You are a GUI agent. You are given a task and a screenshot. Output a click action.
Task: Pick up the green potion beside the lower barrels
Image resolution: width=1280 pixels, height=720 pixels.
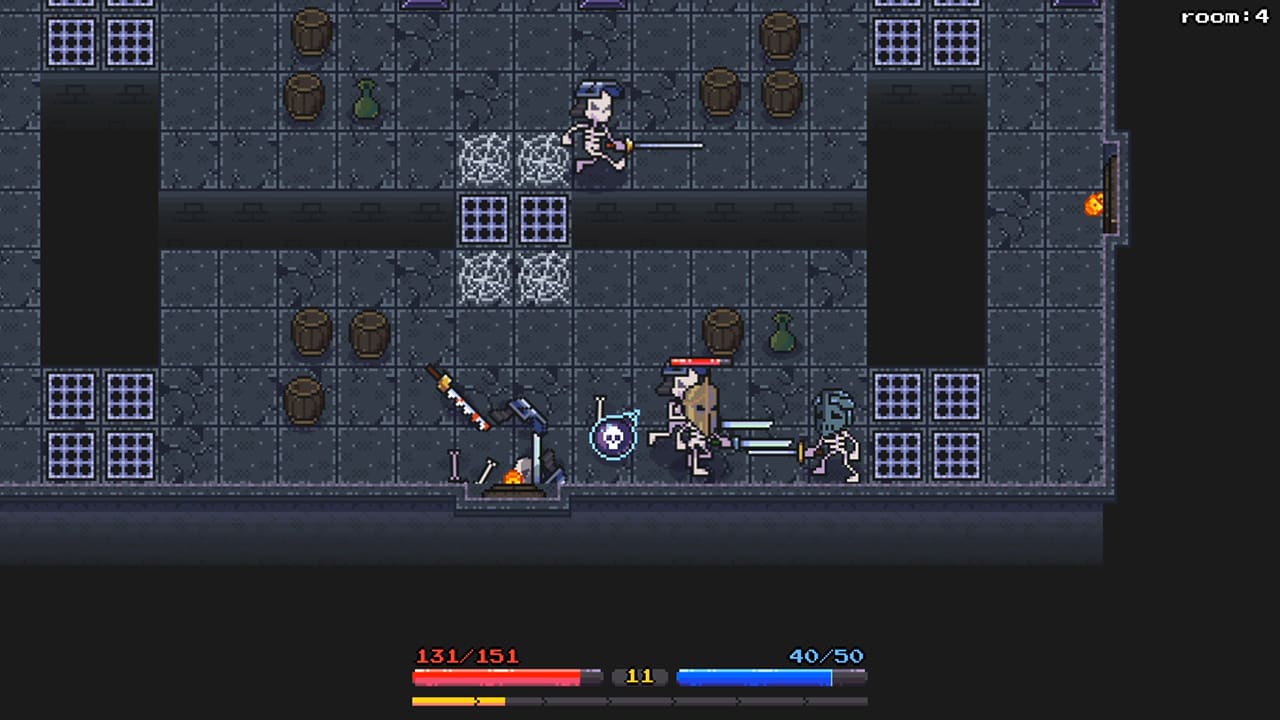[x=782, y=333]
